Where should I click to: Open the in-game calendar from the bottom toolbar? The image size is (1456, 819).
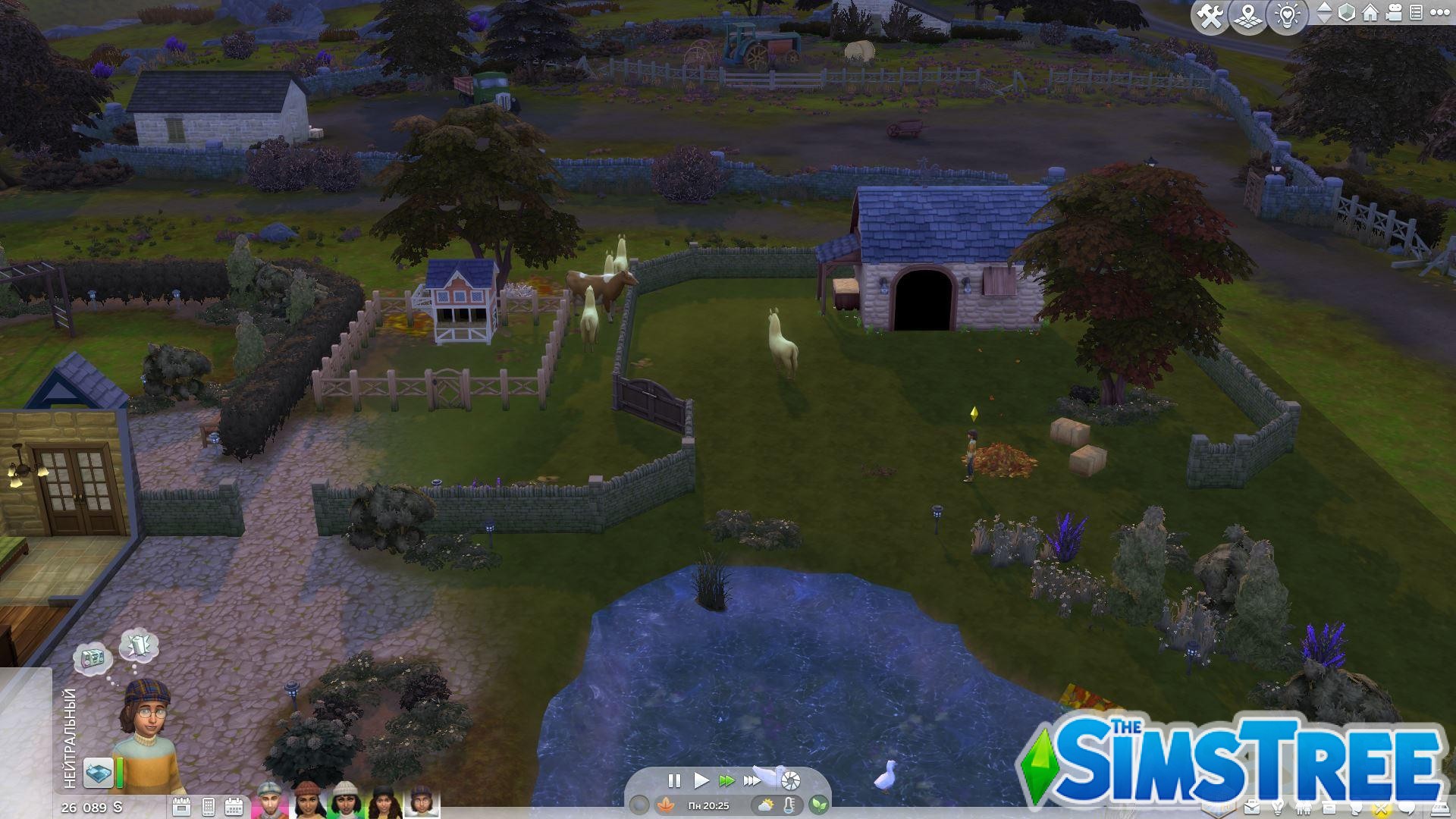tap(235, 806)
